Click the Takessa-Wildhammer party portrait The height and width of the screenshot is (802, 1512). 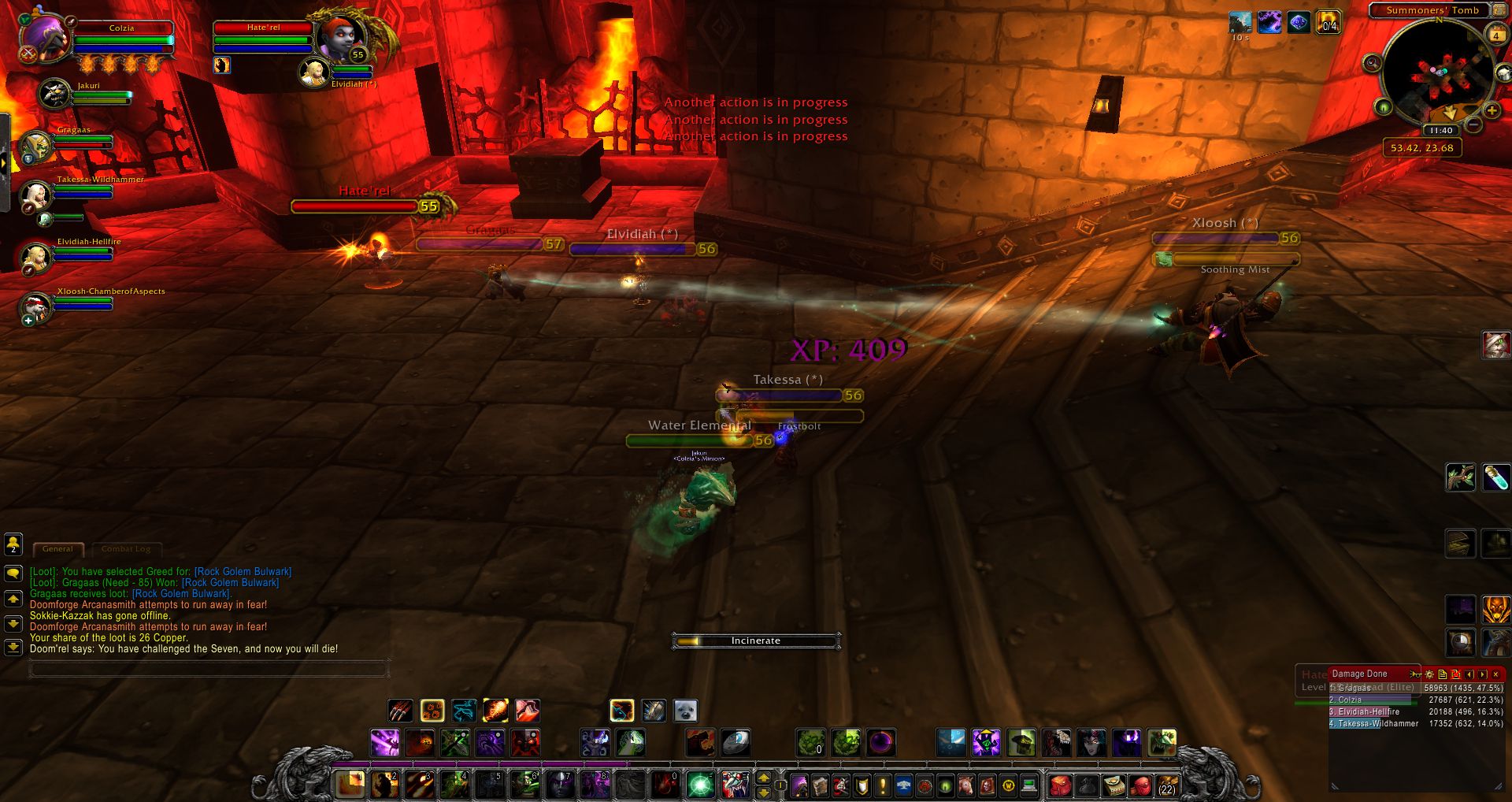pyautogui.click(x=36, y=194)
